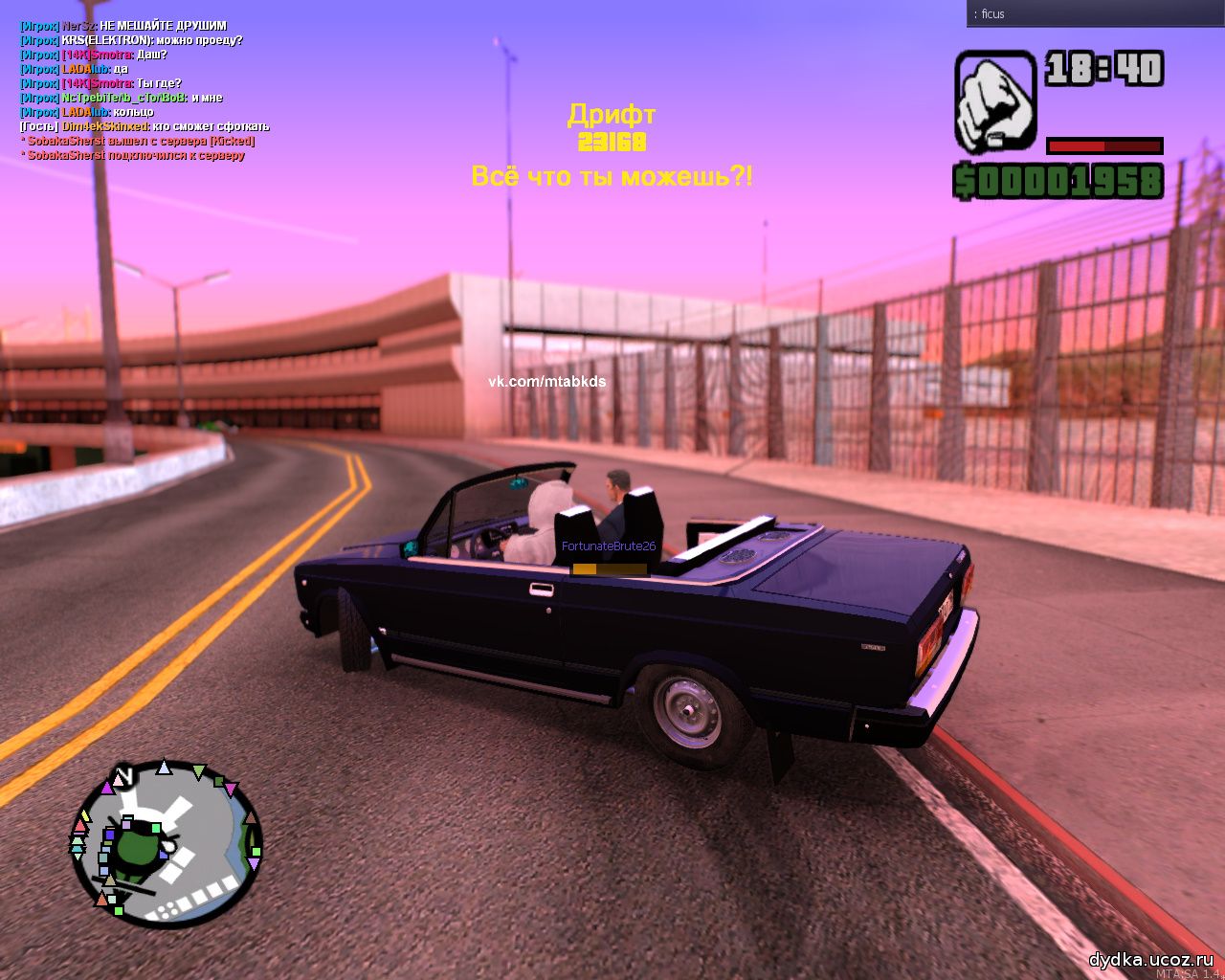This screenshot has height=980, width=1225.
Task: Click the fist weapon icon
Action: coord(995,101)
